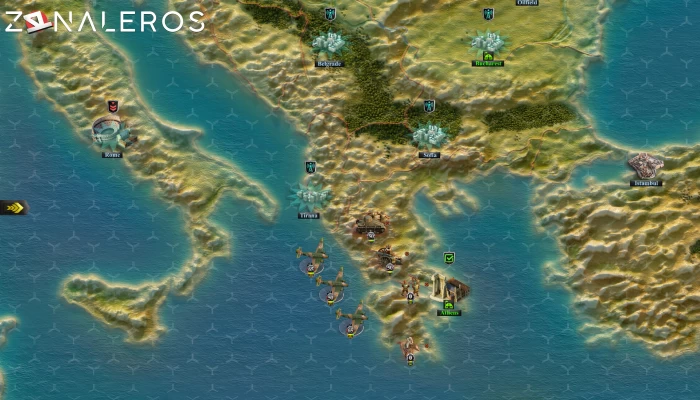Open the Zonaleros watermark logo
Image resolution: width=700 pixels, height=400 pixels.
click(103, 21)
